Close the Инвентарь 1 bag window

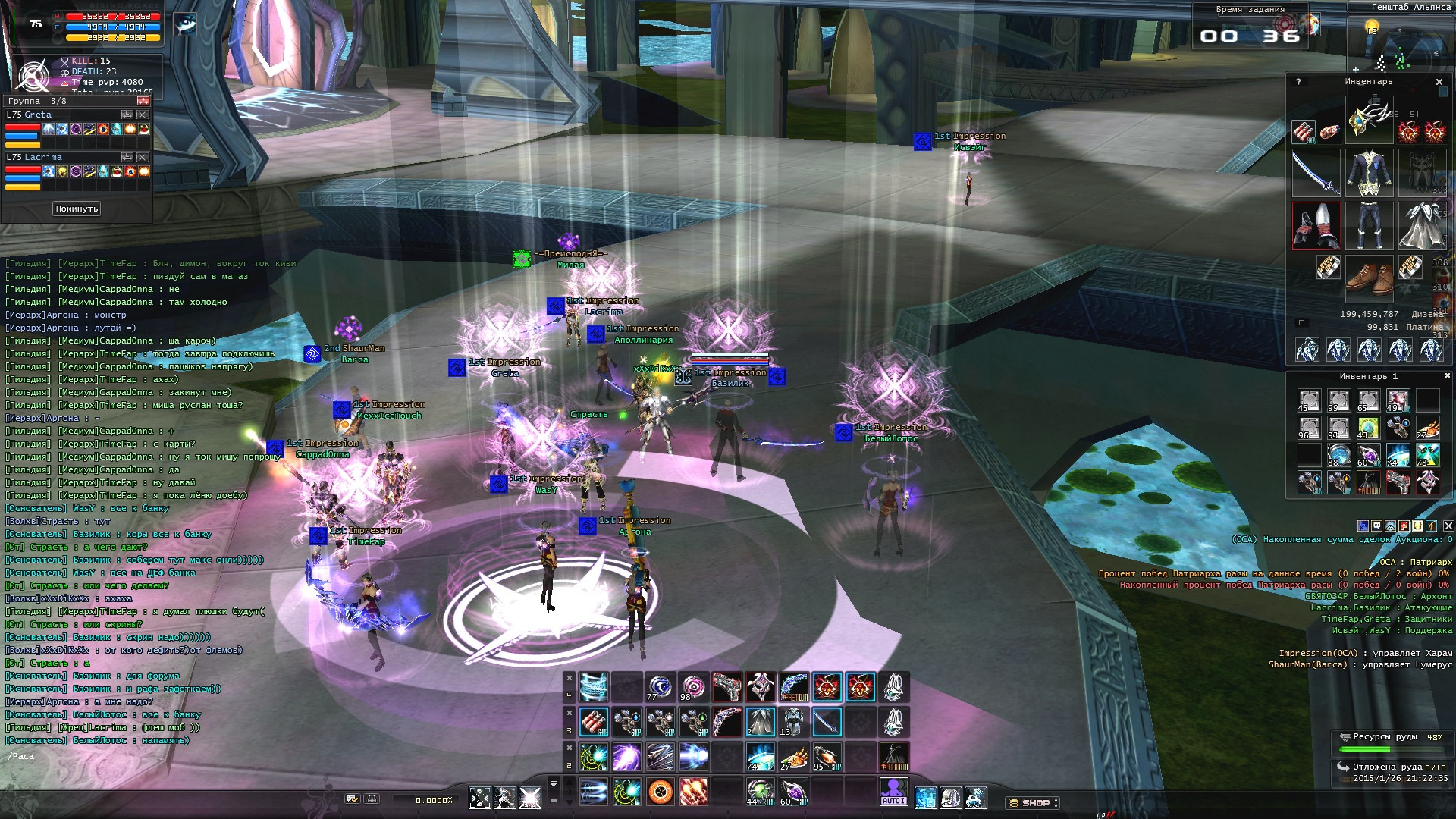1447,375
